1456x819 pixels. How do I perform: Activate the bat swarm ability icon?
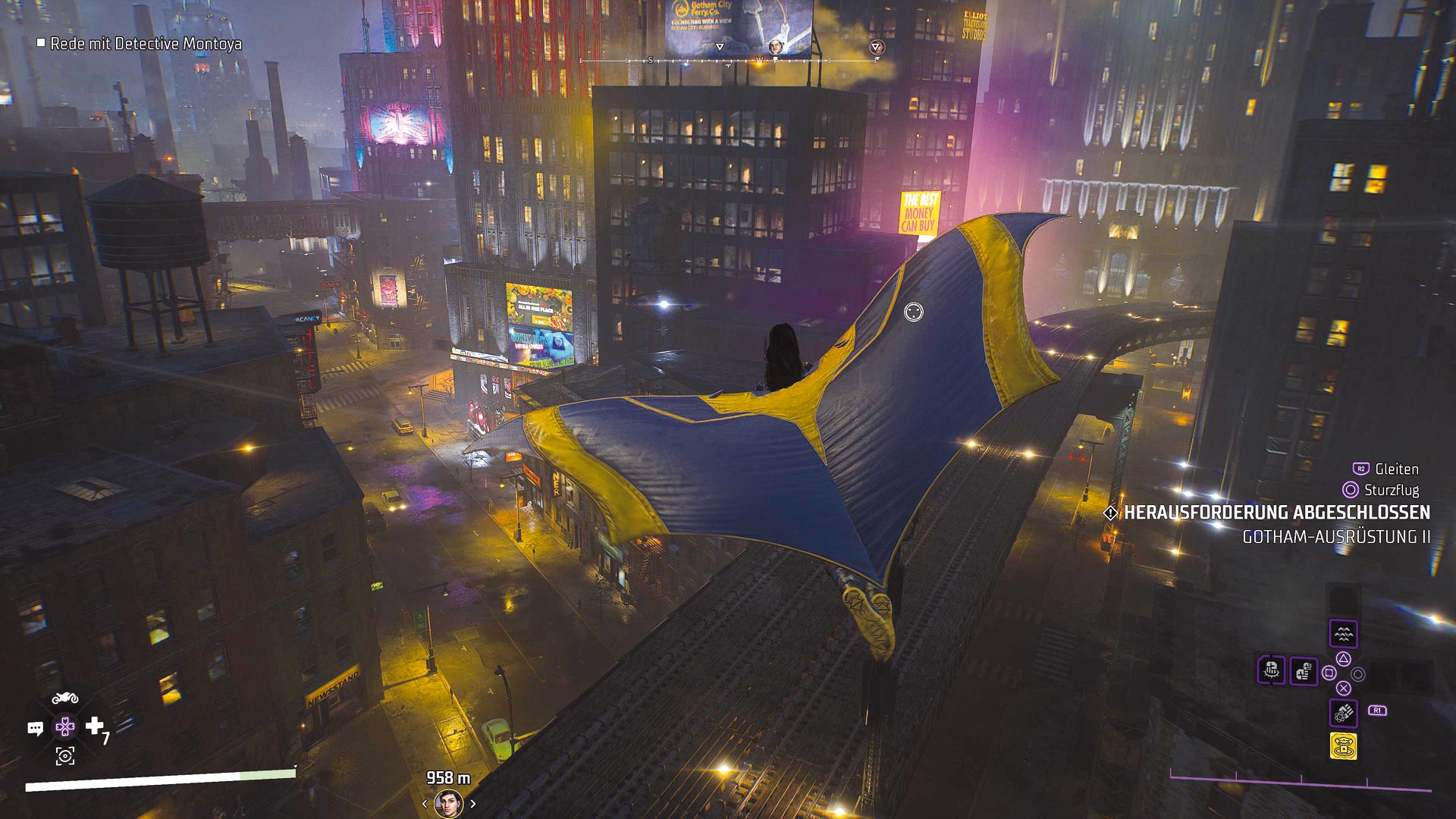tap(1343, 633)
